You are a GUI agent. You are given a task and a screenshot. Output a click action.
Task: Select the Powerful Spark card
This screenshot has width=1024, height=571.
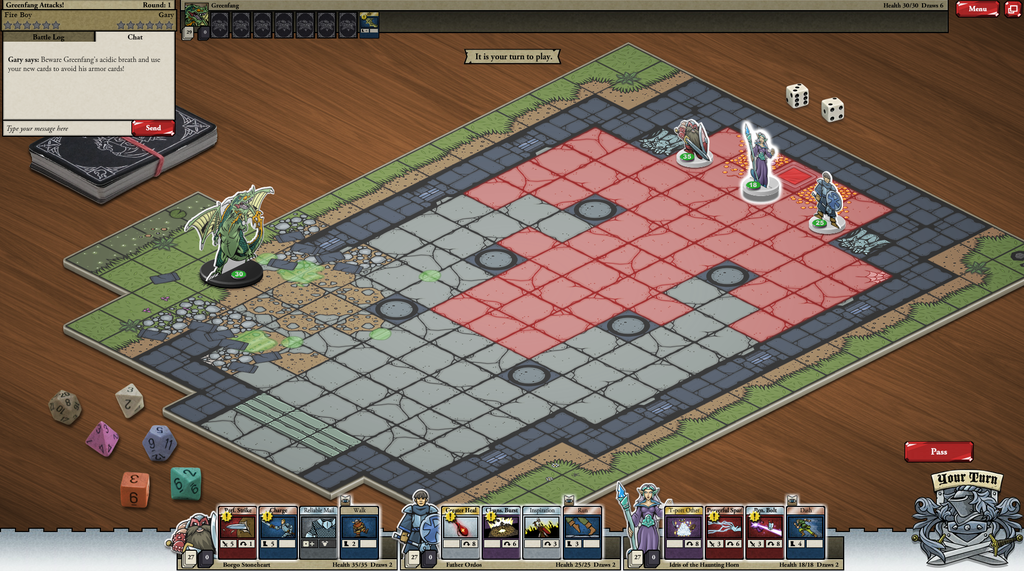pyautogui.click(x=724, y=532)
